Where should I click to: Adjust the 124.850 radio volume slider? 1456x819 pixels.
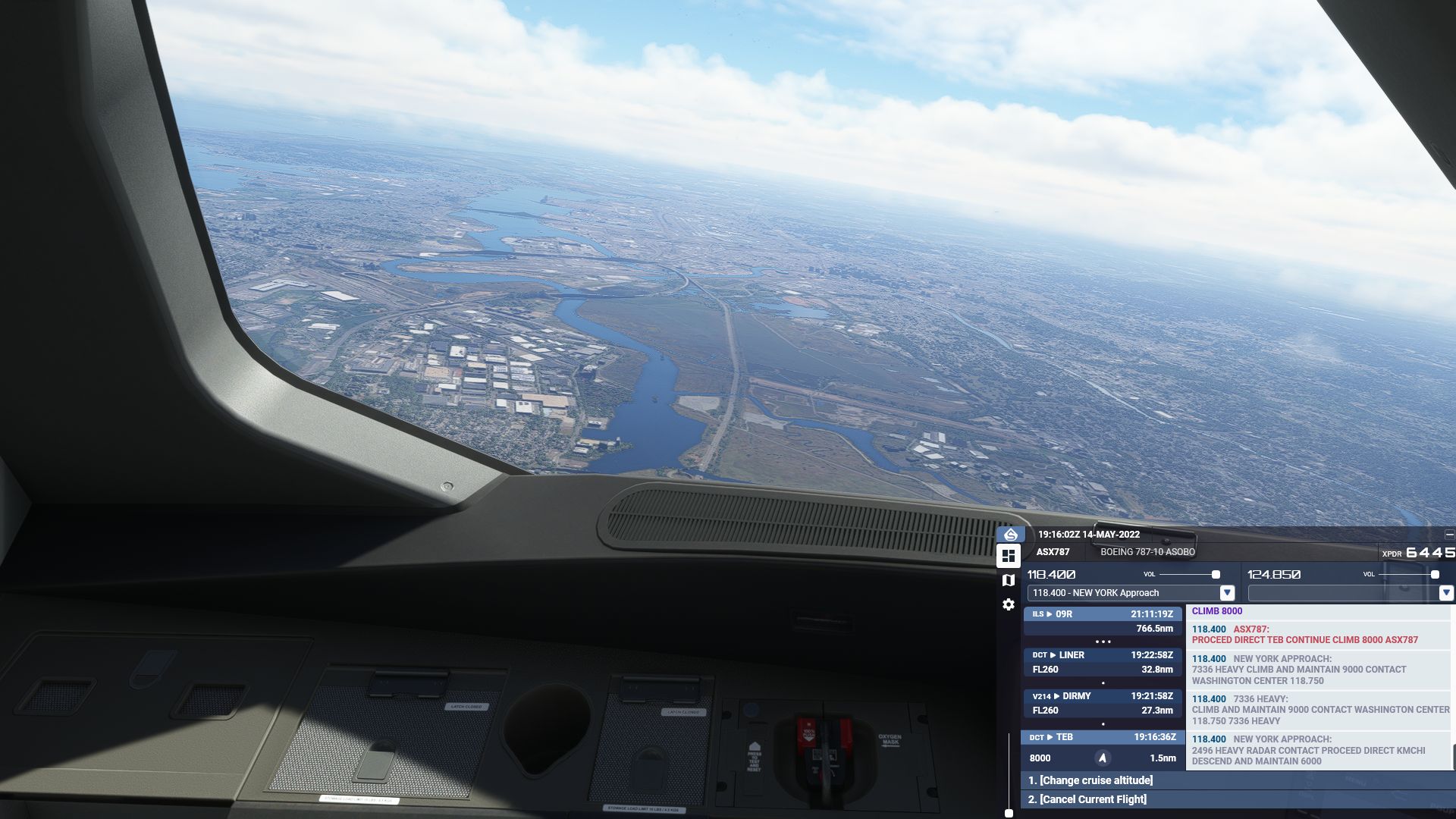(1435, 575)
